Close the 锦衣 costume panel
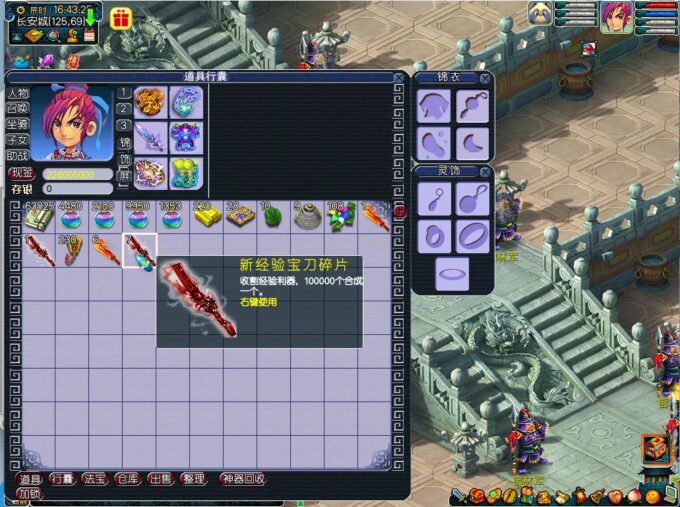680x507 pixels. coord(485,78)
